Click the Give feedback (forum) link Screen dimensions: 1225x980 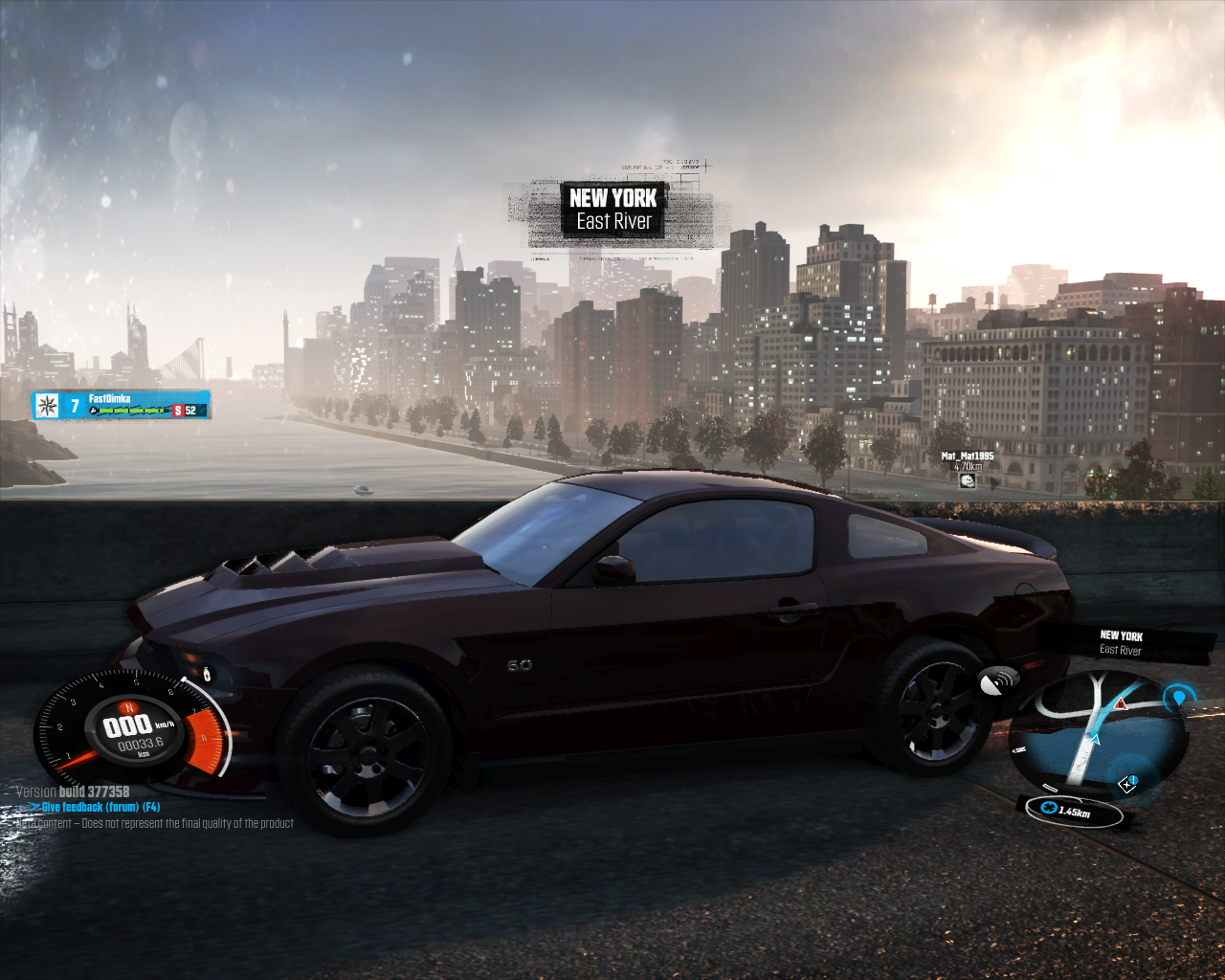point(94,806)
